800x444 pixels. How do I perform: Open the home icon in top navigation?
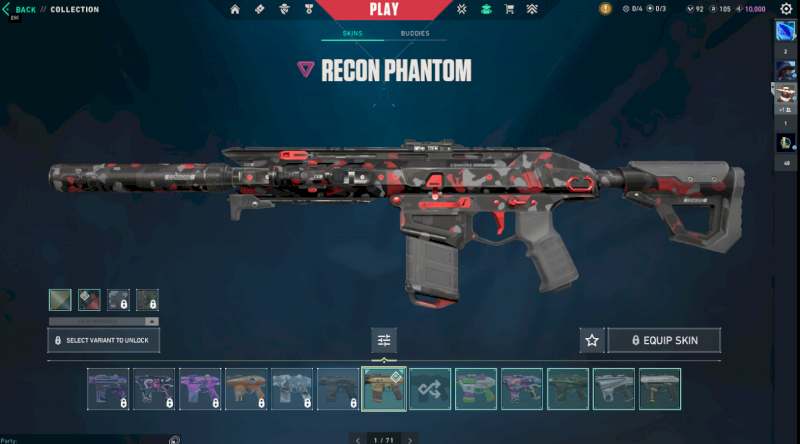235,10
